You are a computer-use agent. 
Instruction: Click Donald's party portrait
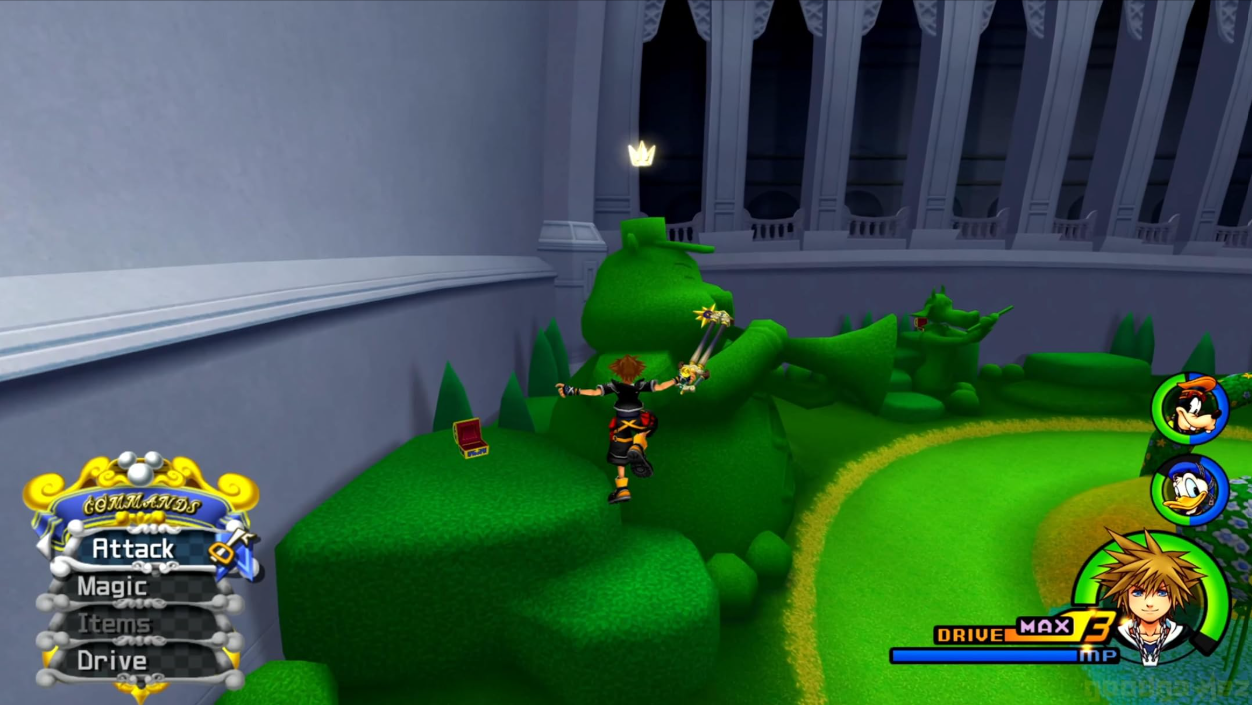[x=1190, y=489]
